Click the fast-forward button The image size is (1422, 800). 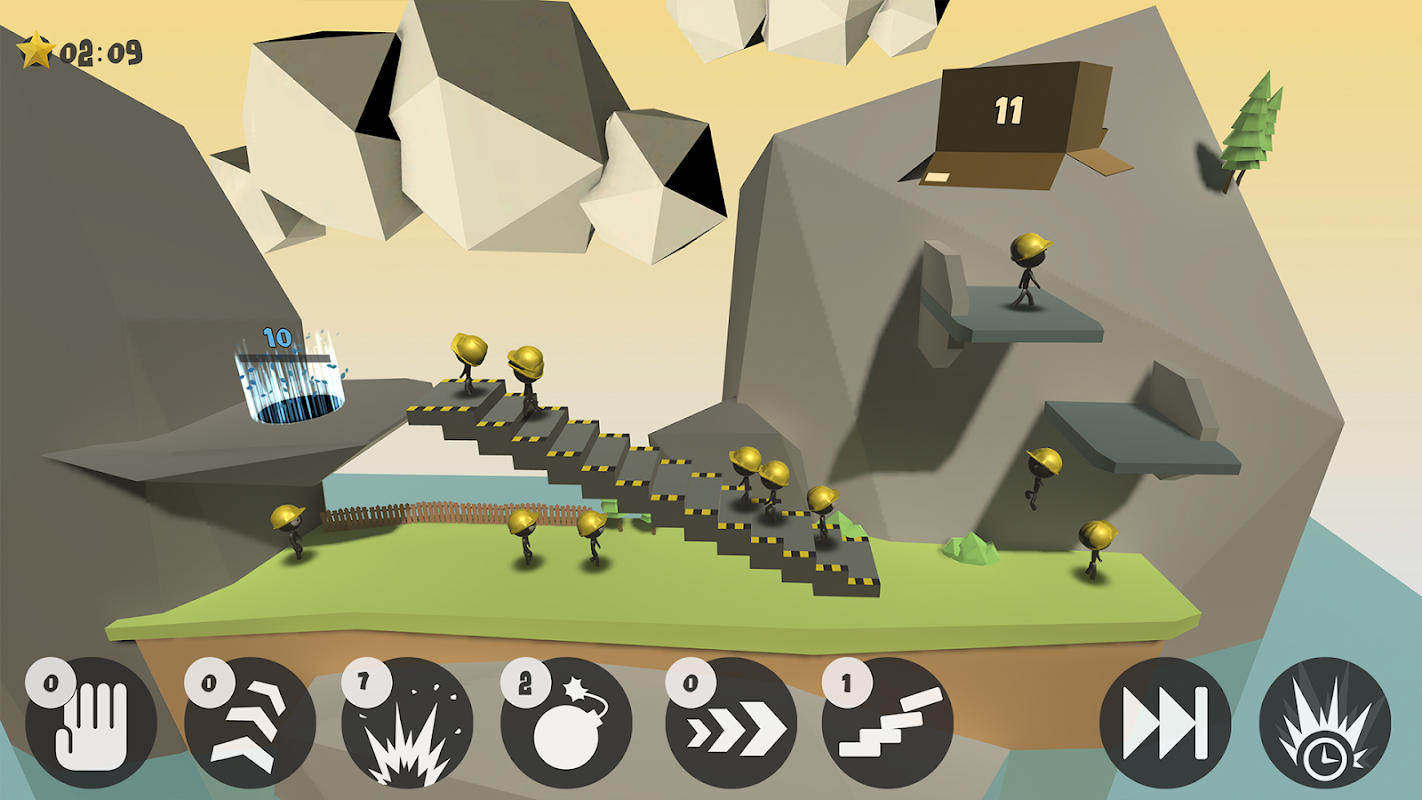pos(1165,722)
